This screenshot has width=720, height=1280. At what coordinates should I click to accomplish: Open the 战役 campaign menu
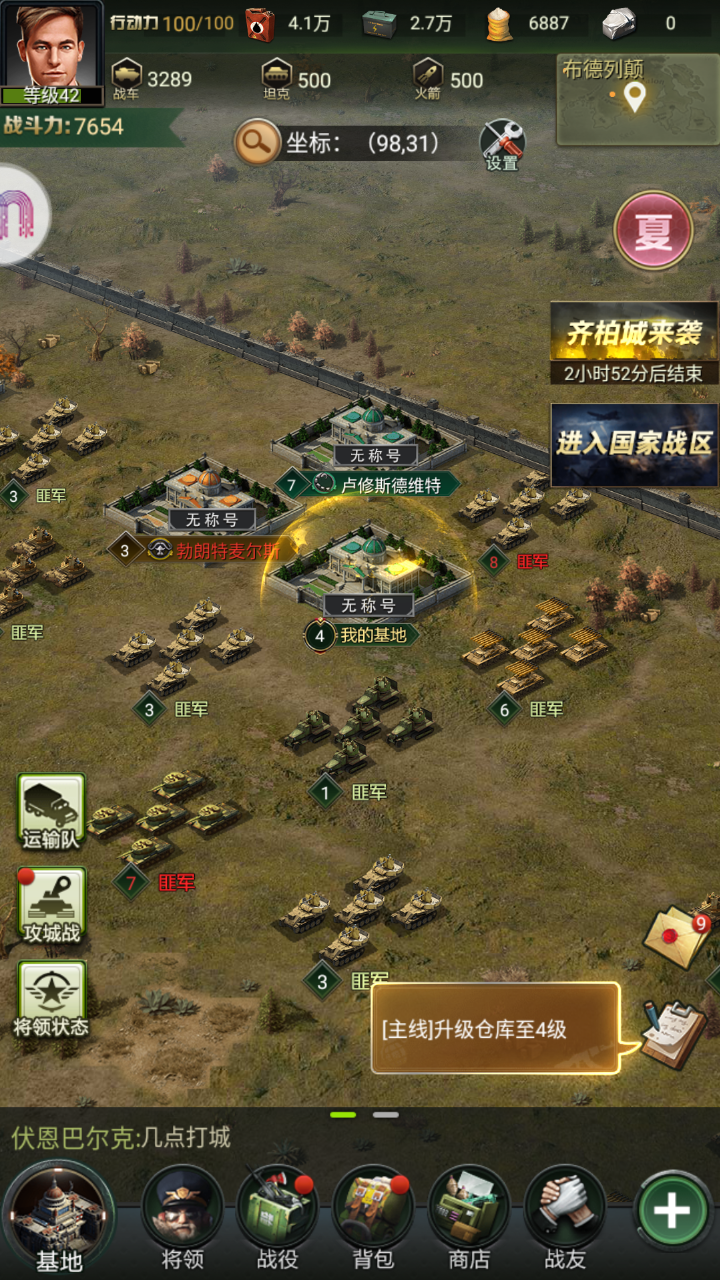point(277,1215)
